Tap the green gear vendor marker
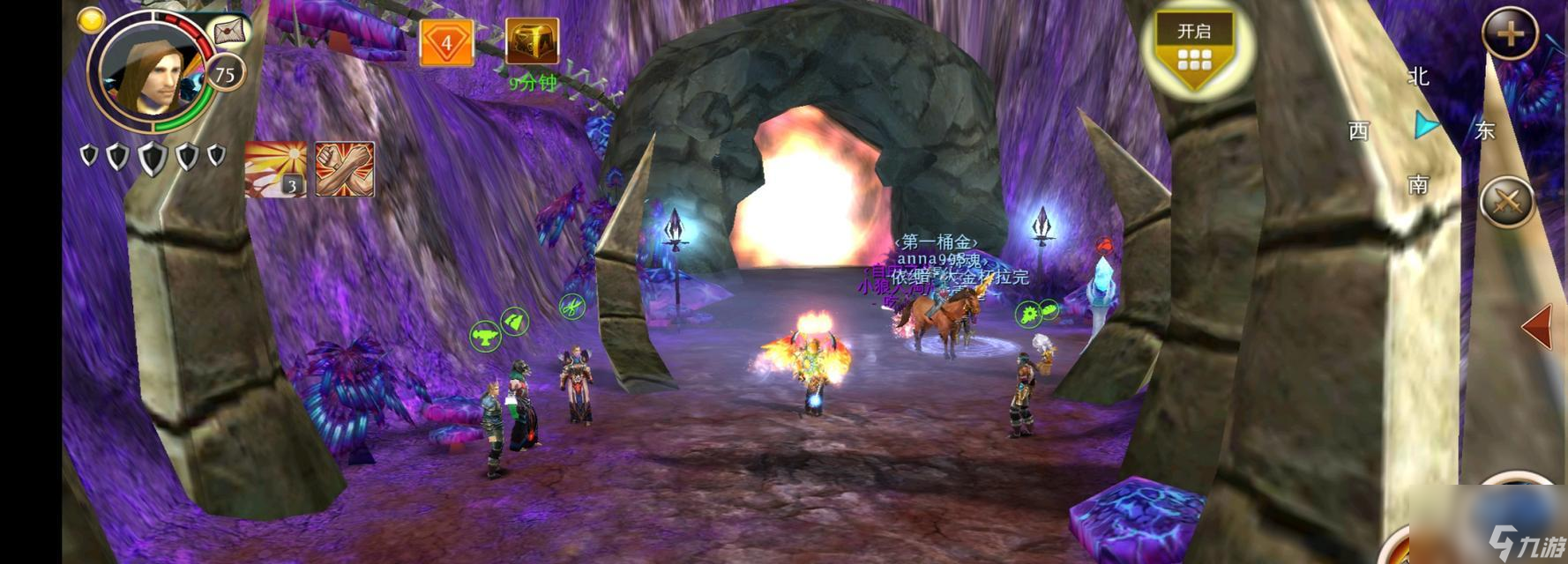 pos(1028,314)
